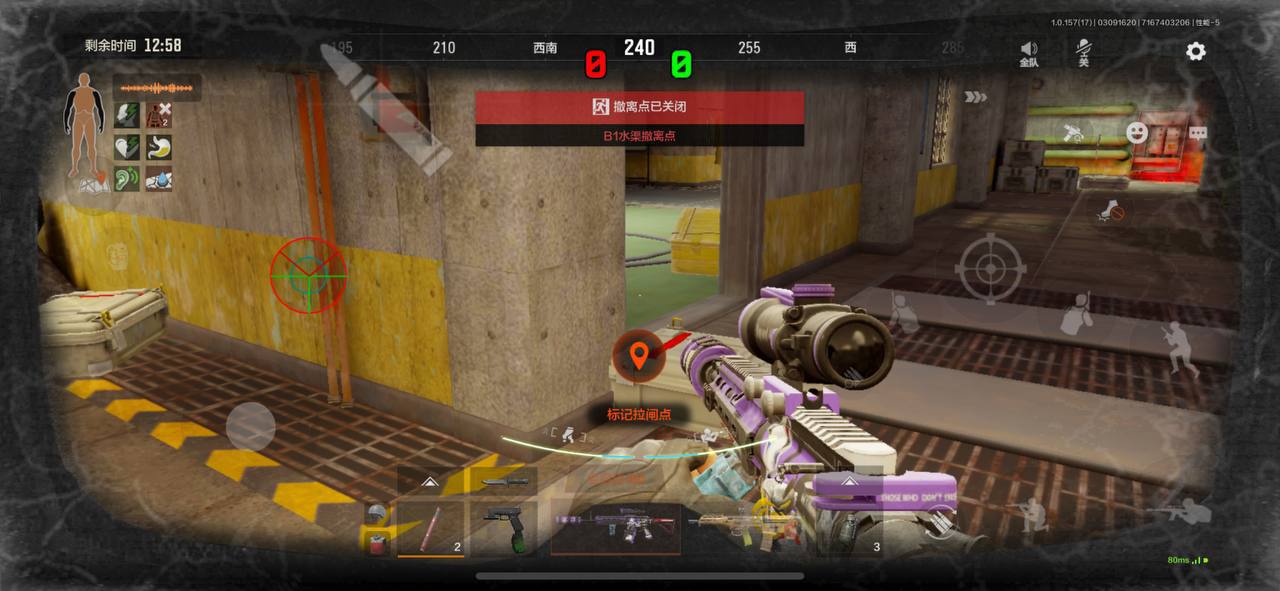
Task: Switch to prone stance
Action: point(1178,511)
